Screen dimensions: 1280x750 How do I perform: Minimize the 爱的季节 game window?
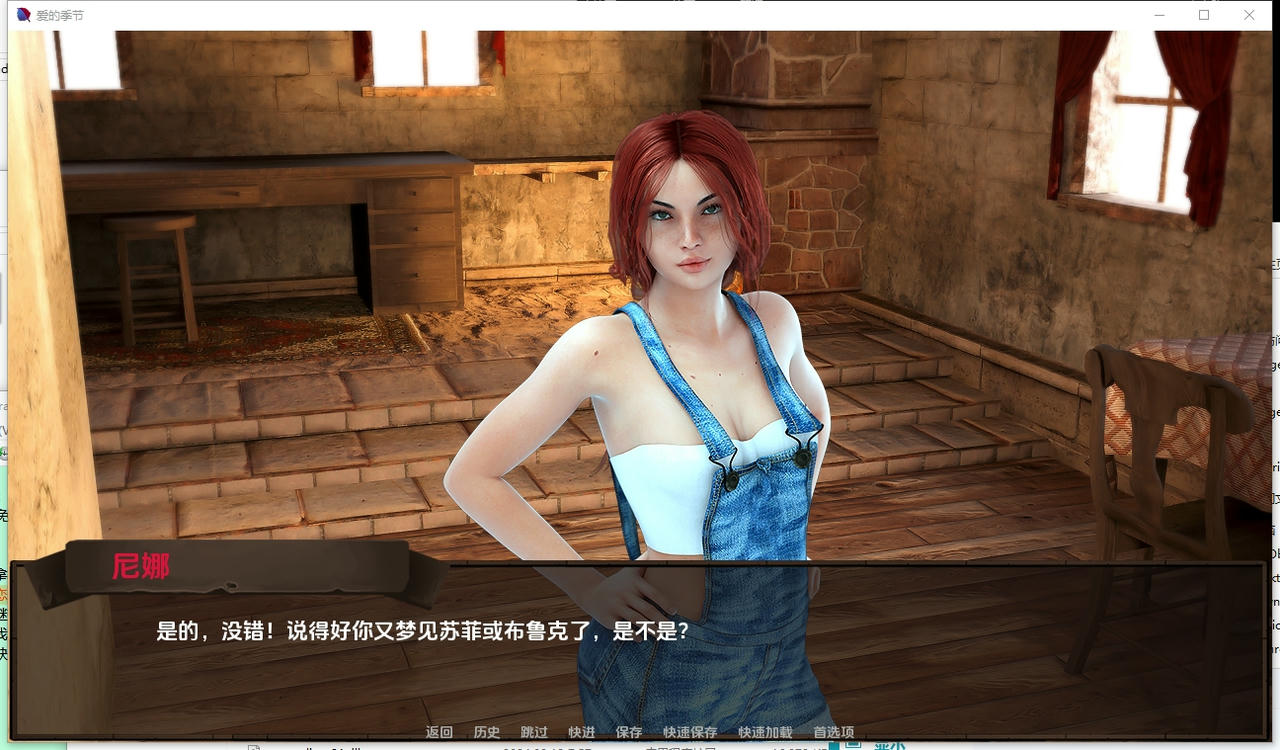1159,15
